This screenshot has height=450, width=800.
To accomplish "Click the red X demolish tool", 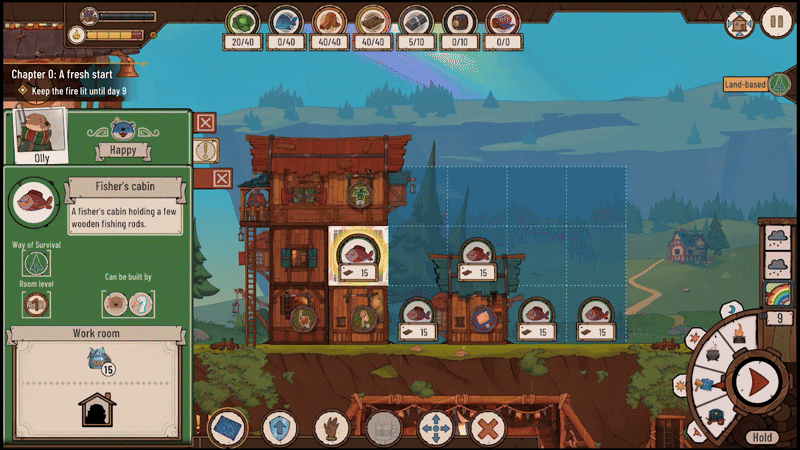I will click(x=487, y=430).
